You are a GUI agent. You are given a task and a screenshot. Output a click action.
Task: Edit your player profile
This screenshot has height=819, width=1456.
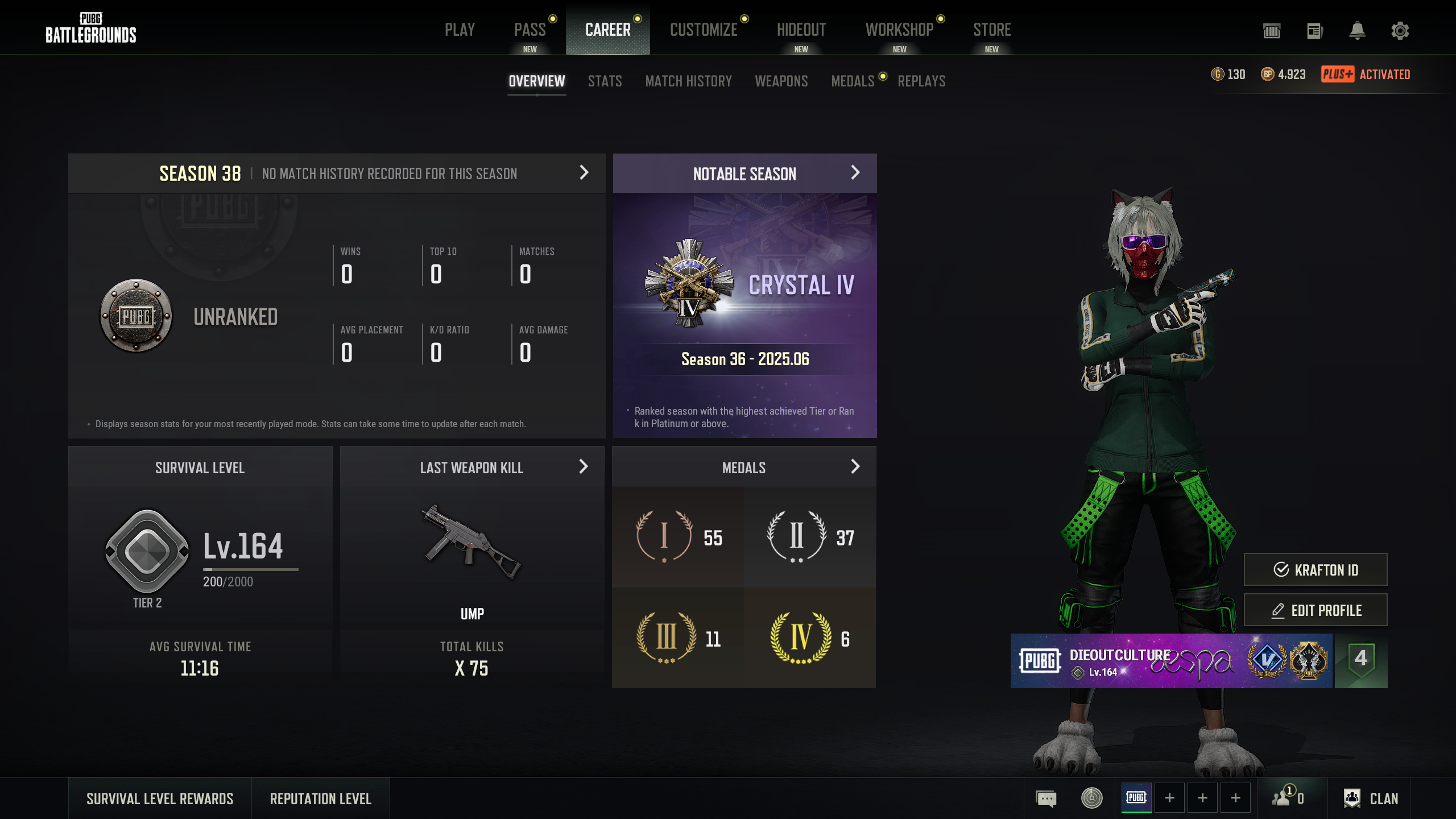click(x=1315, y=610)
